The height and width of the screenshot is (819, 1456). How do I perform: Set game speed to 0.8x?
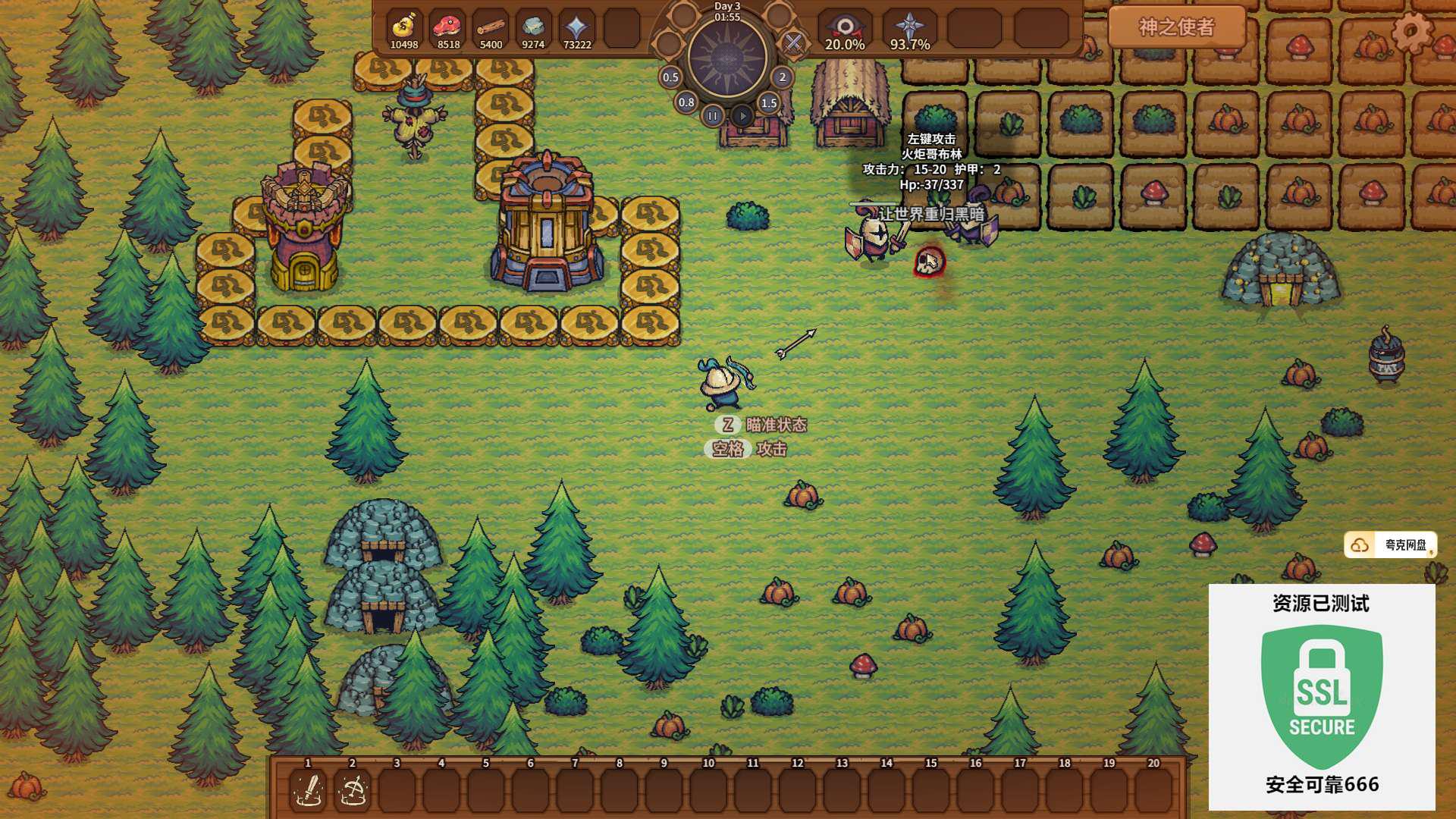click(686, 102)
